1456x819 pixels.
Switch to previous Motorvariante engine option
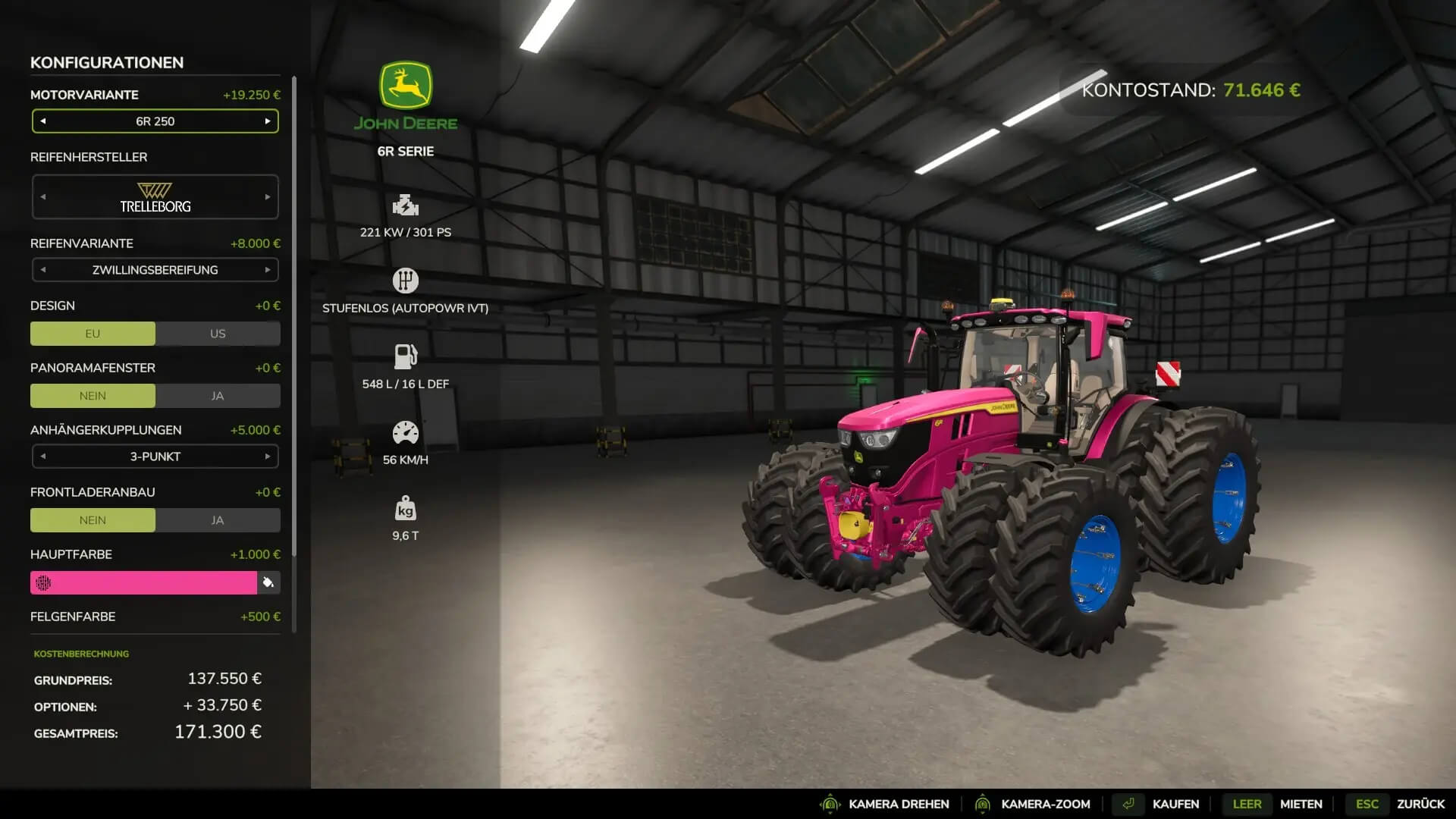point(43,121)
